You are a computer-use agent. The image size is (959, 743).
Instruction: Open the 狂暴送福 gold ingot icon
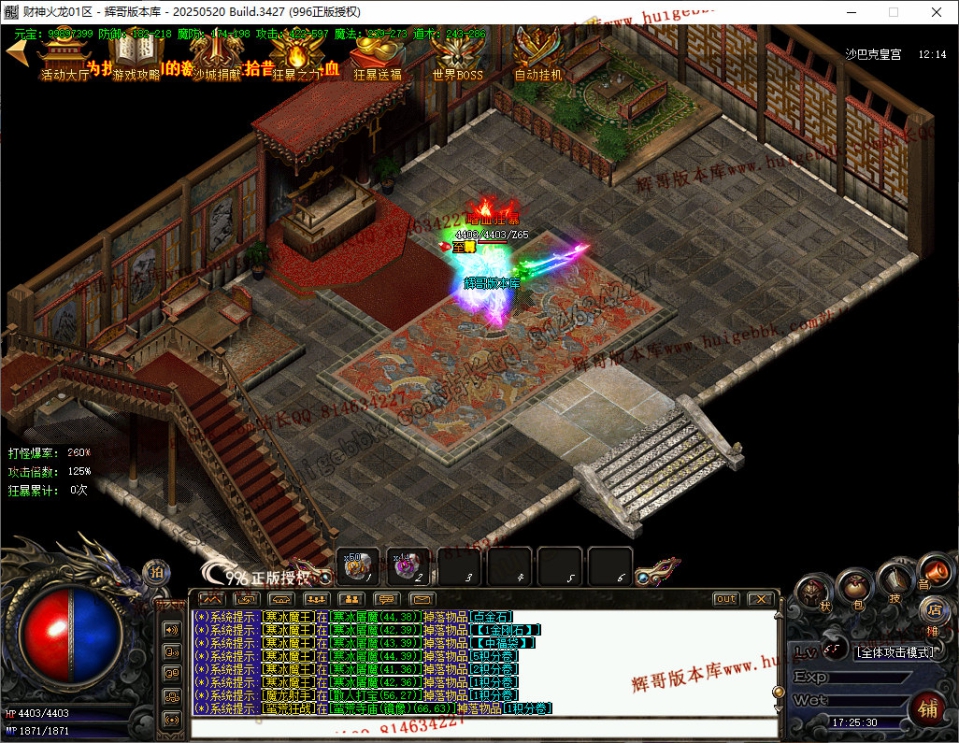[376, 54]
